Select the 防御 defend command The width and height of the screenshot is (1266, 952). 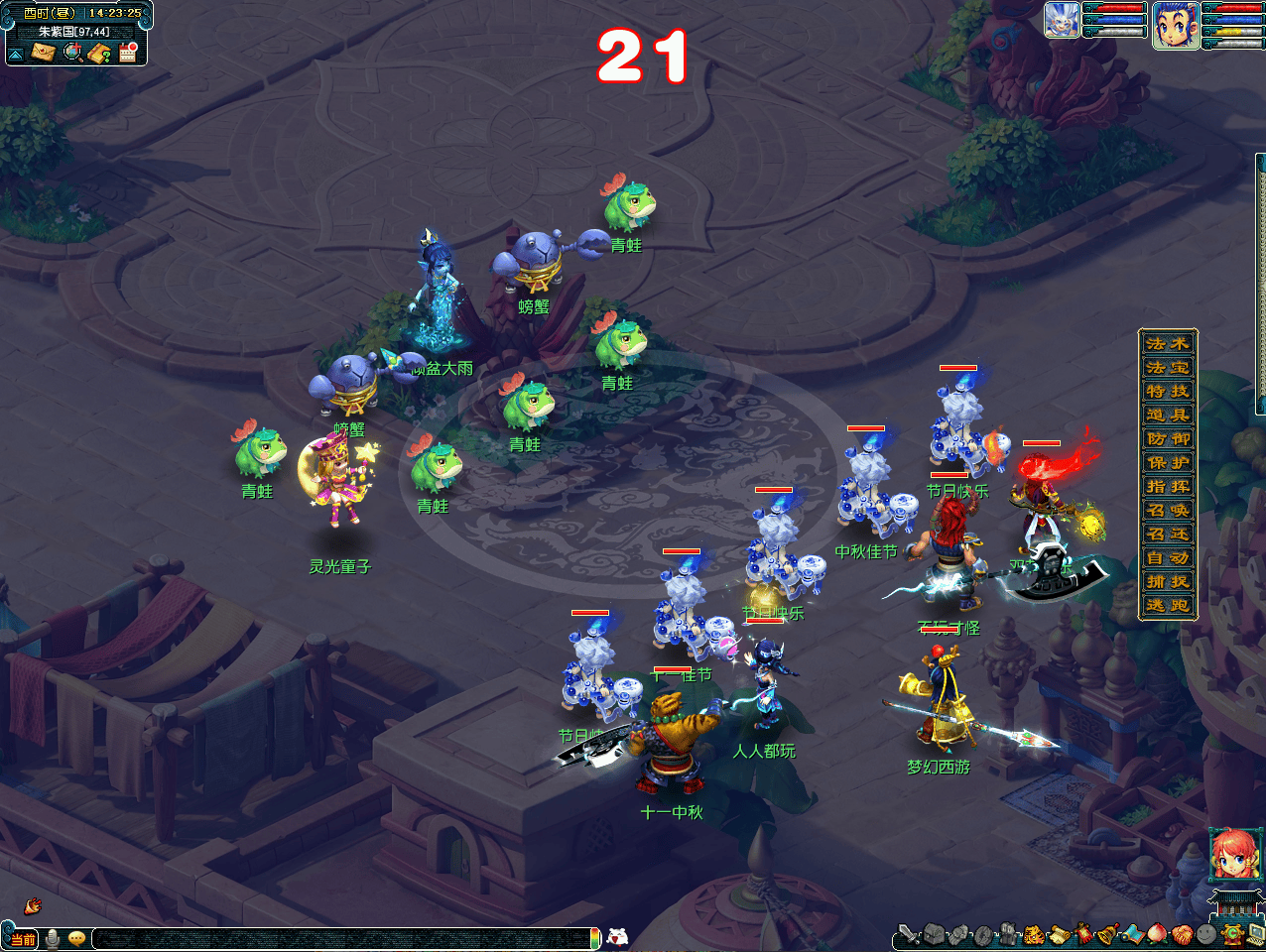pos(1168,438)
